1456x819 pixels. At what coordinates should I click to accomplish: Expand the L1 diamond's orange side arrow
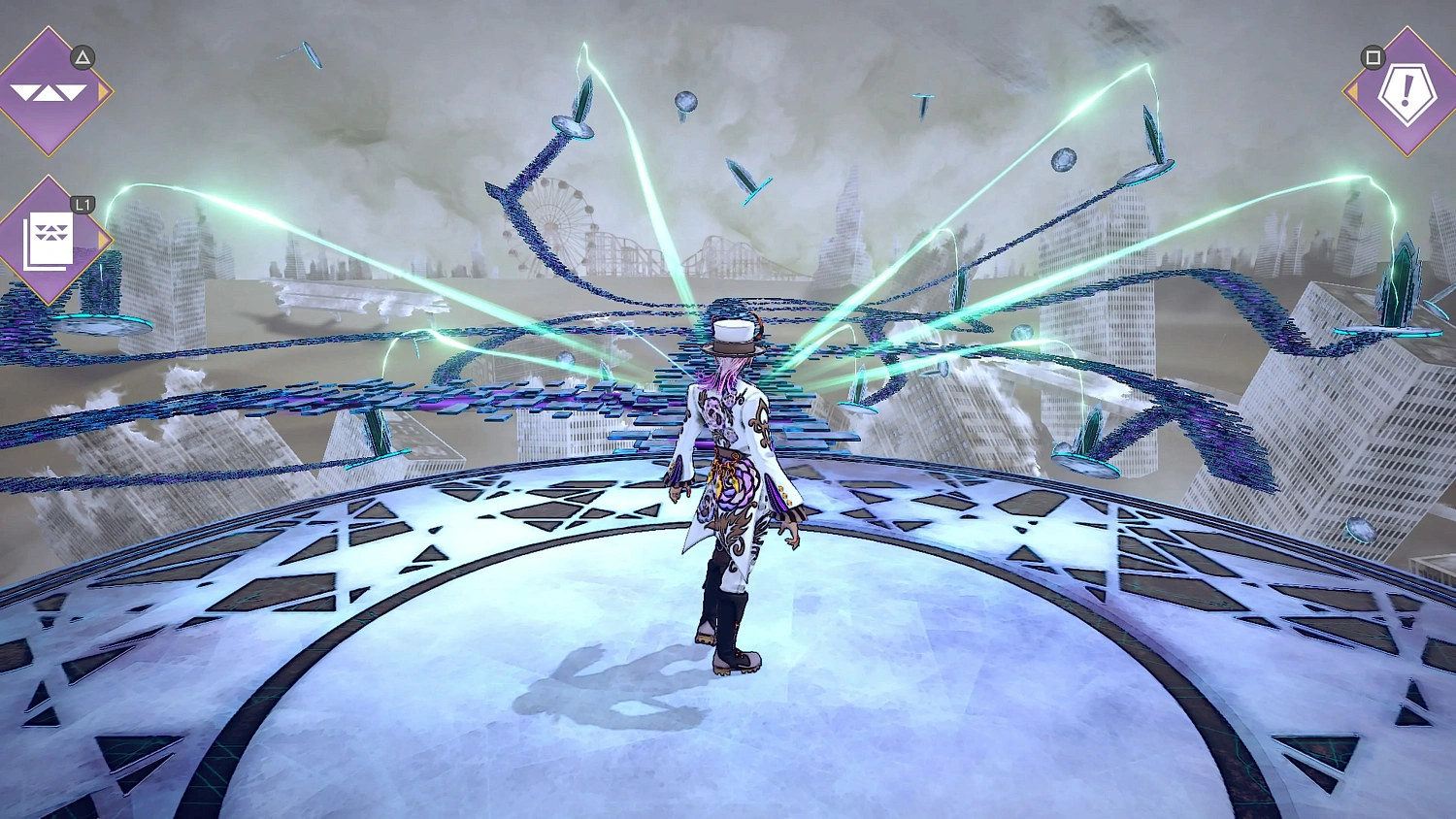click(x=101, y=241)
